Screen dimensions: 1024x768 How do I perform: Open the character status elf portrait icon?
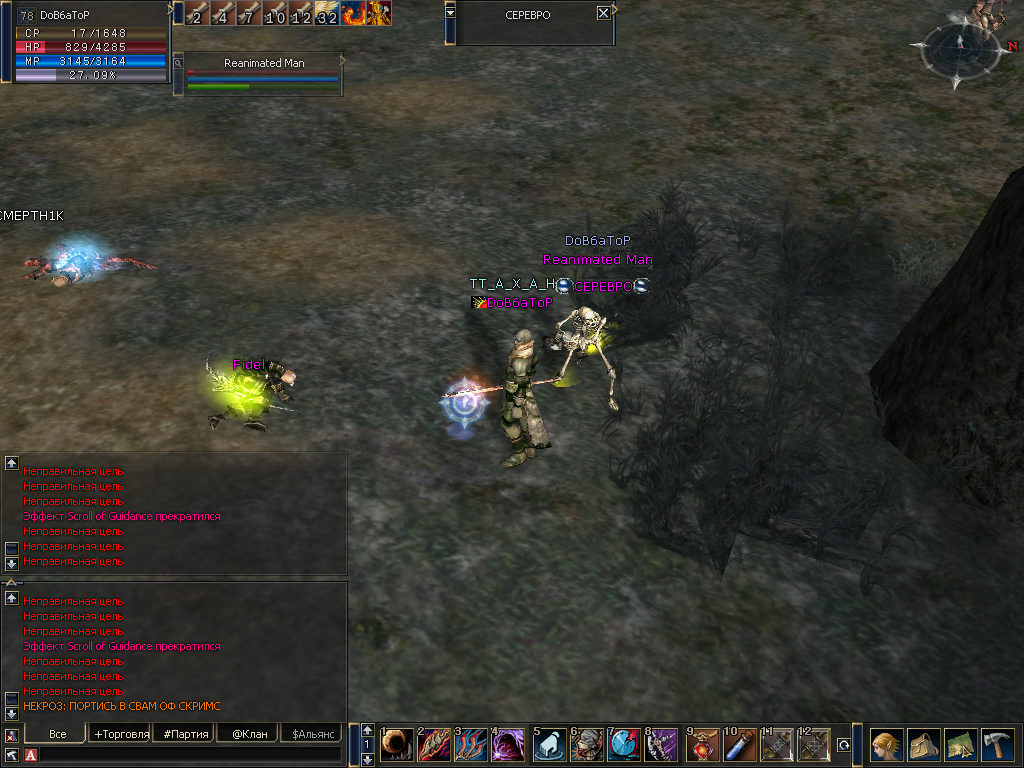point(885,745)
